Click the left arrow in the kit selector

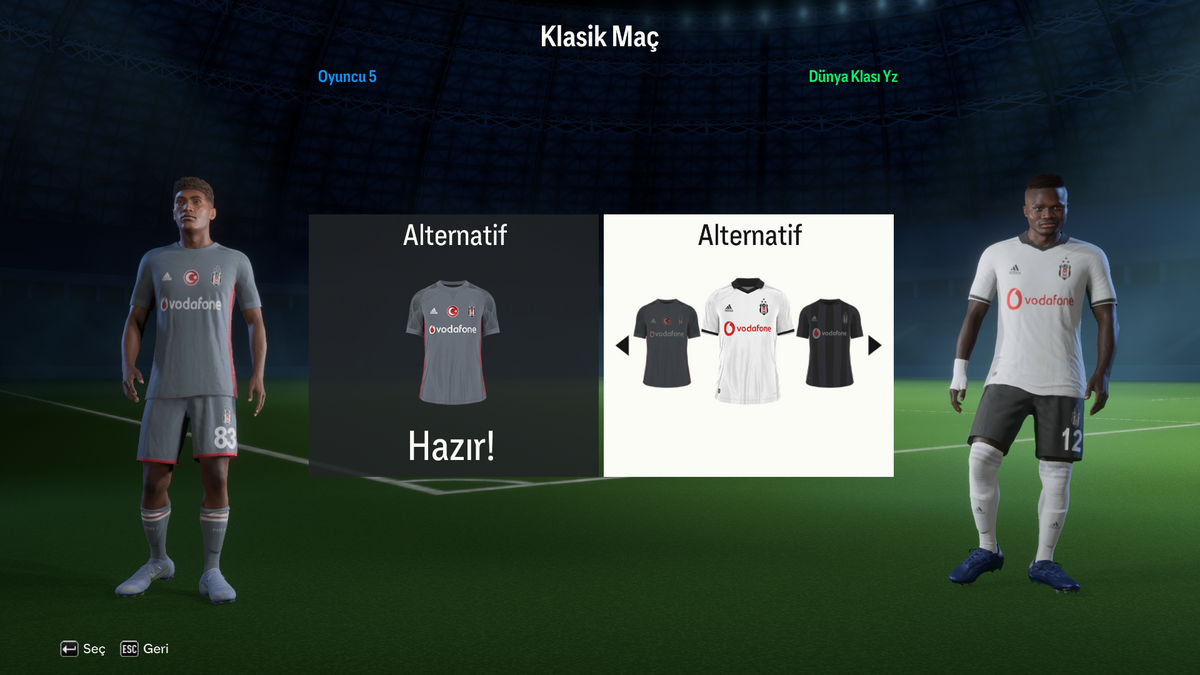click(622, 346)
